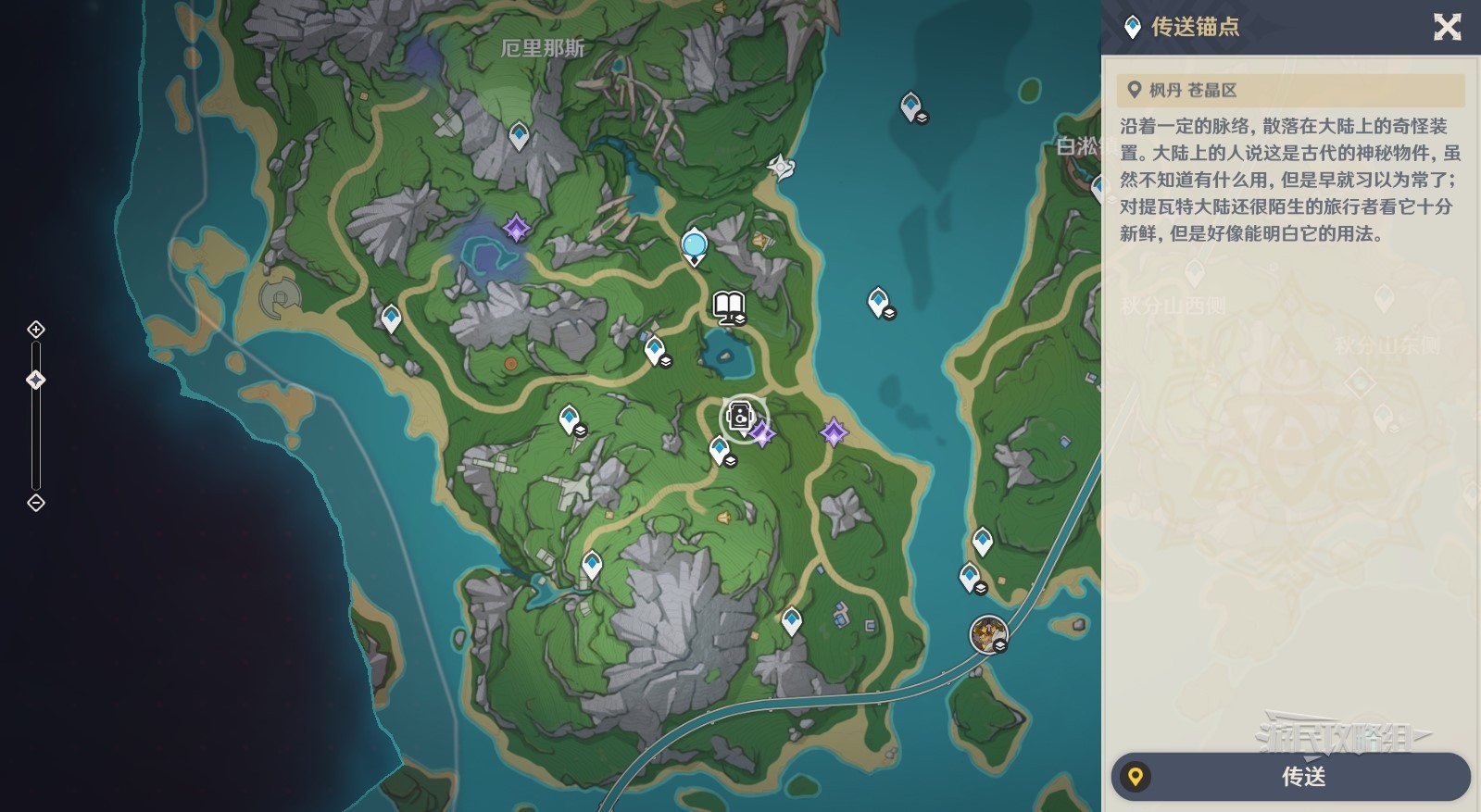Select the circled camera map marker

742,417
